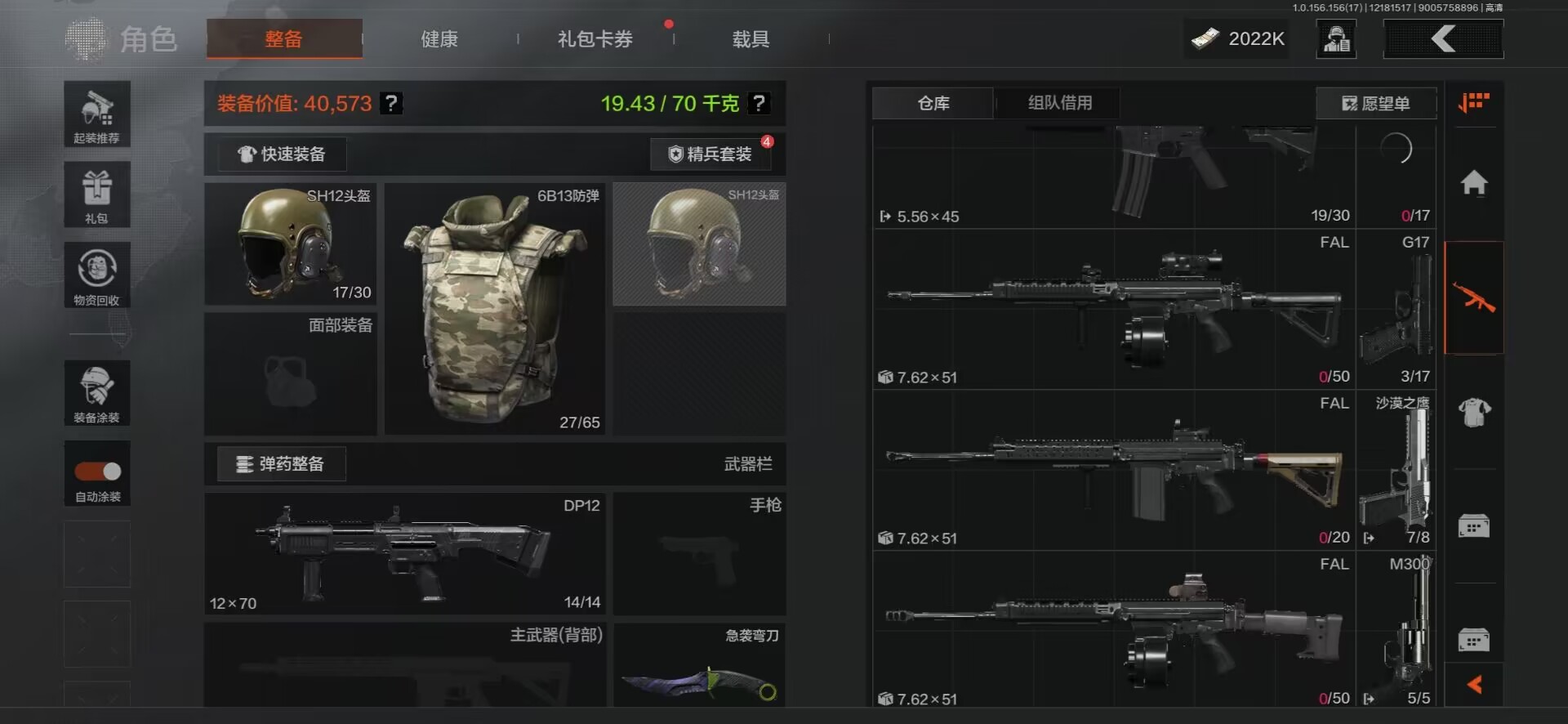Screen dimensions: 1568x724
Task: Toggle the 自动涂装 switch
Action: [x=98, y=471]
